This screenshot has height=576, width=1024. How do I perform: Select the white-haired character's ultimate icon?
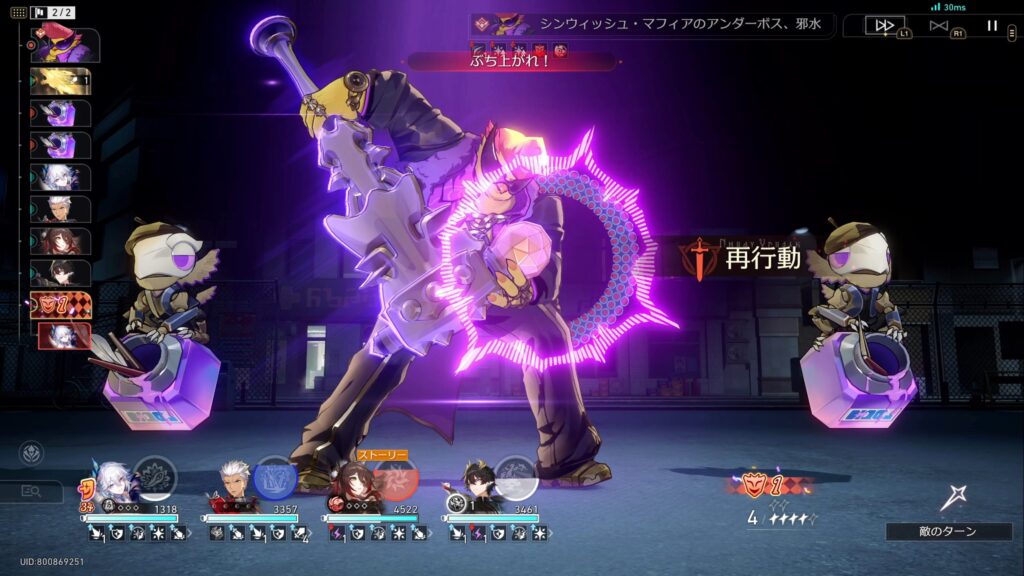(x=154, y=477)
